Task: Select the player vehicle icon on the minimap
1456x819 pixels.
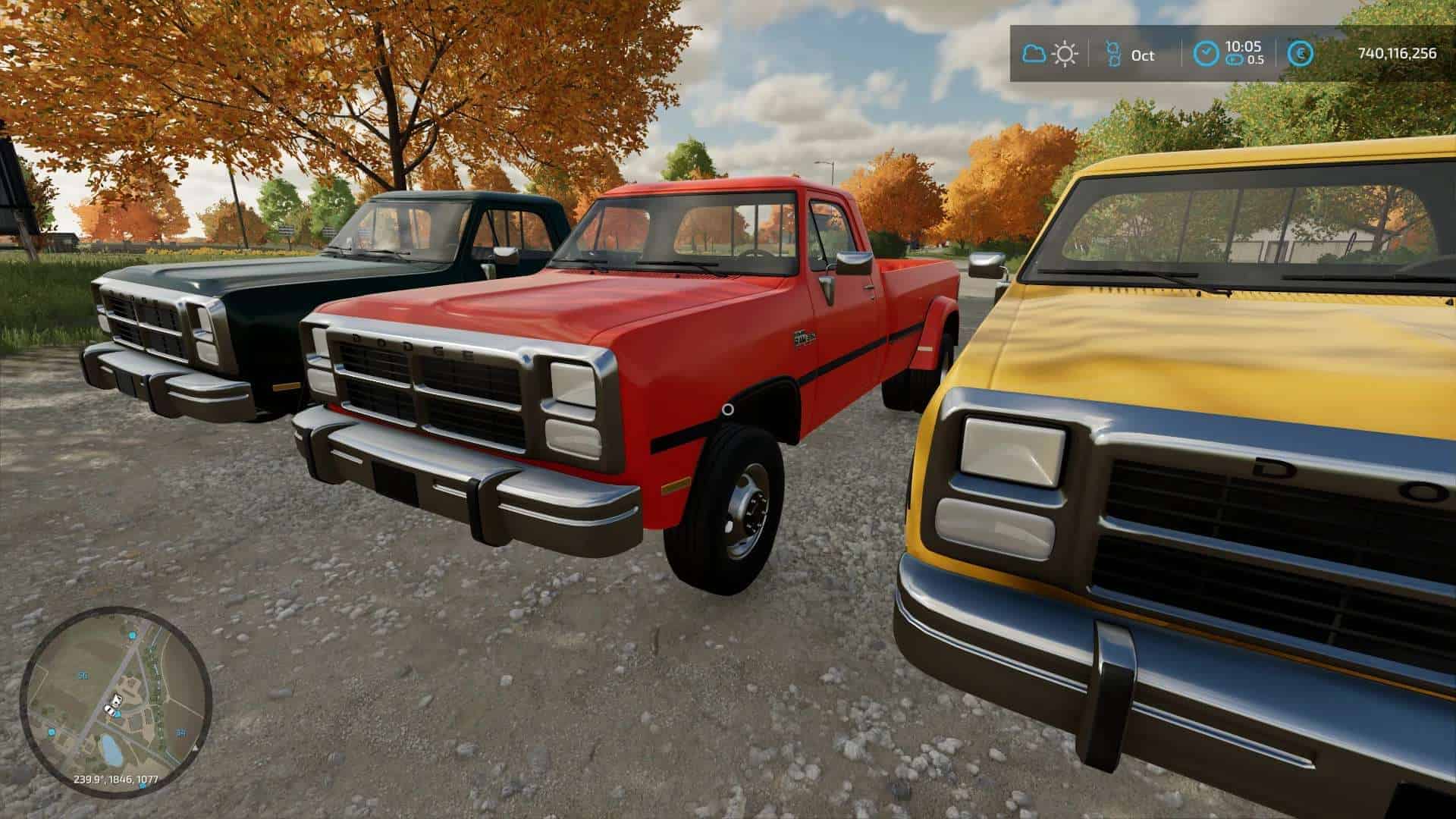Action: (x=116, y=699)
